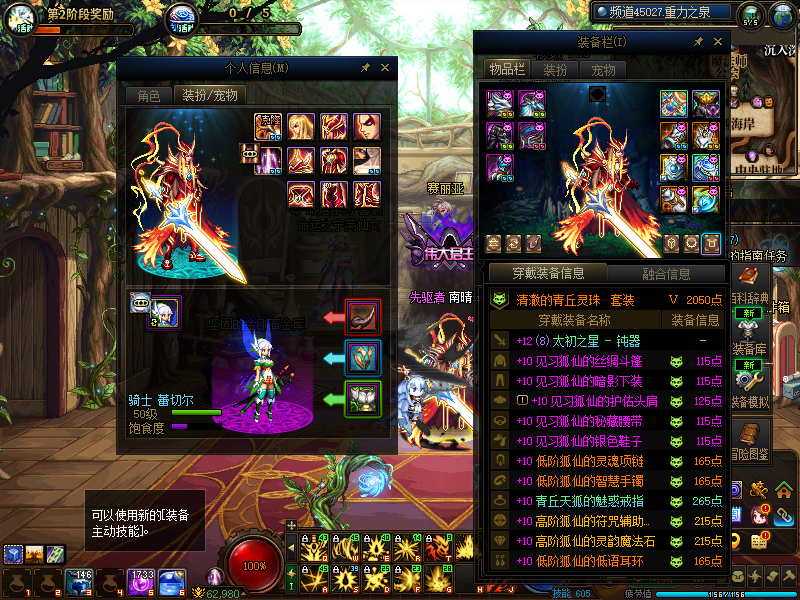Select the pet red-bordered claw equipment slot
The height and width of the screenshot is (600, 800).
point(363,316)
